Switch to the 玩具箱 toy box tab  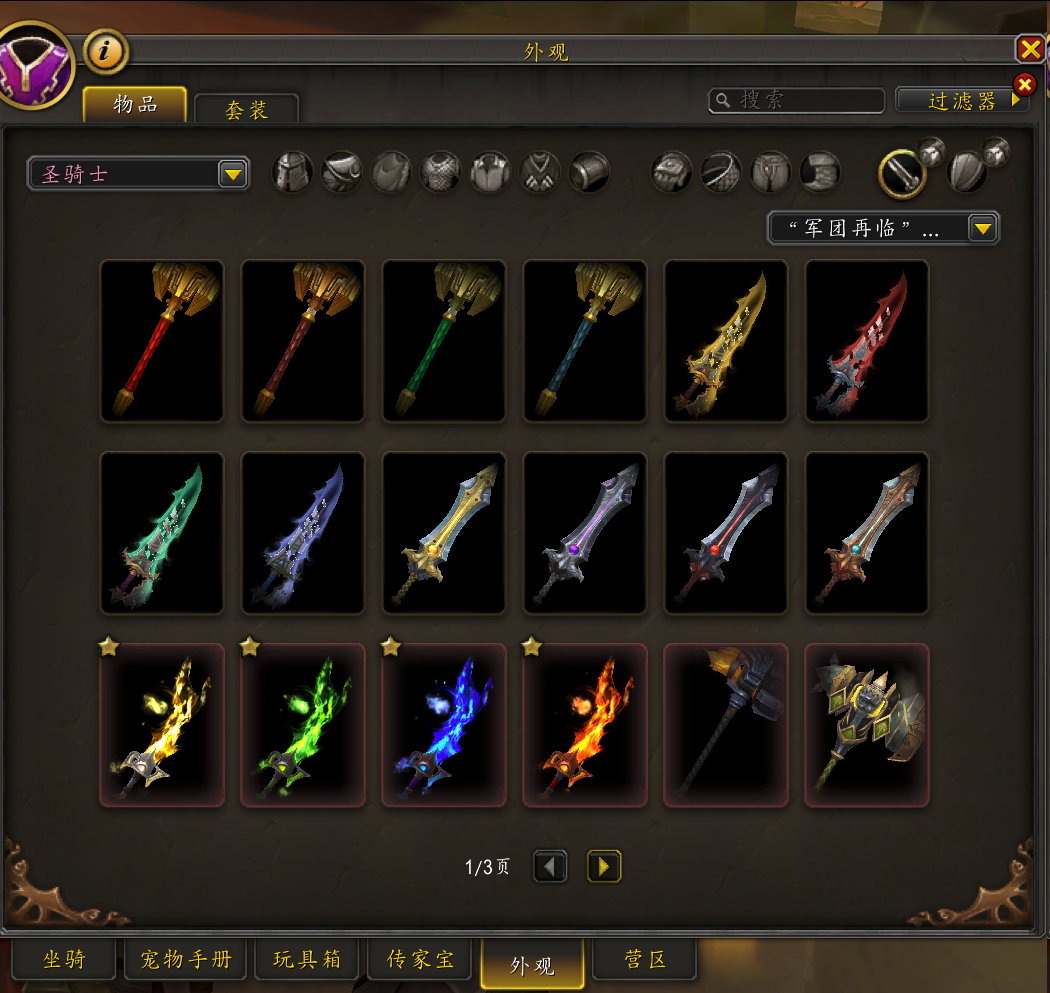307,960
